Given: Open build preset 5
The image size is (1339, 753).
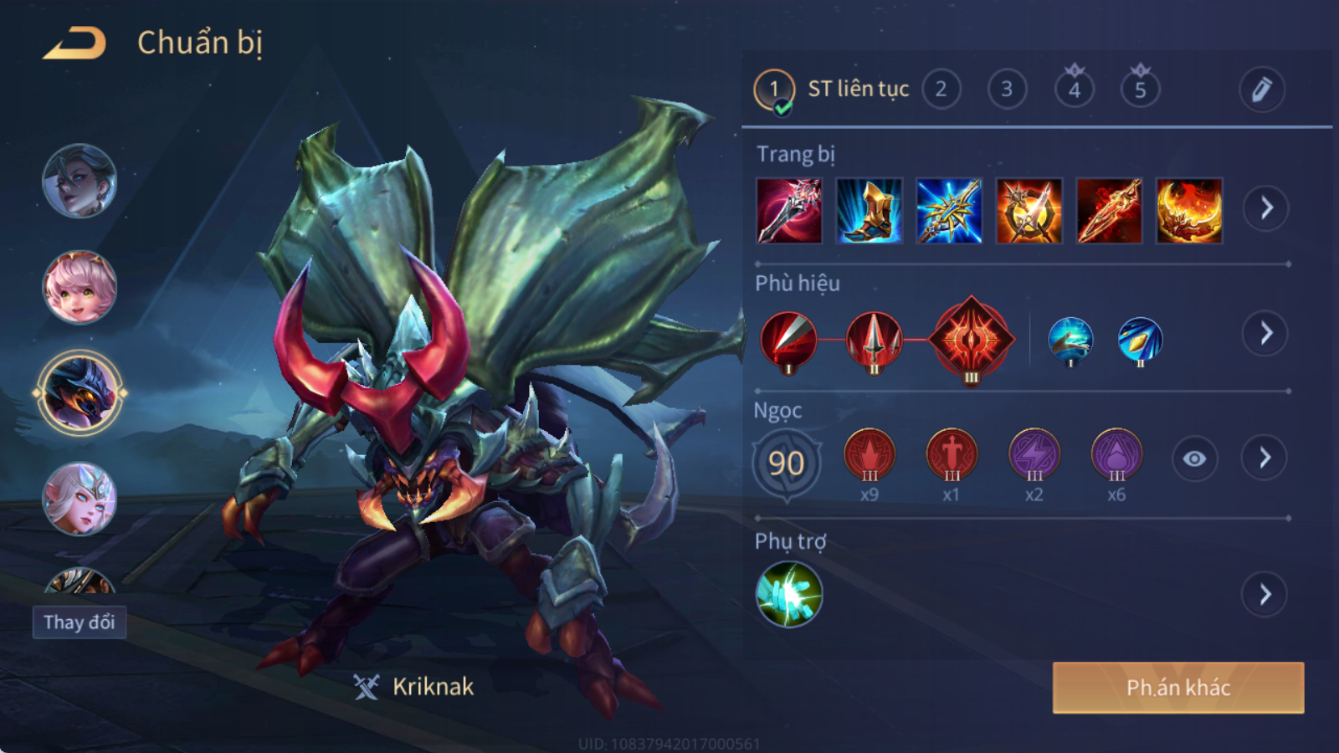Looking at the screenshot, I should click(x=1140, y=89).
